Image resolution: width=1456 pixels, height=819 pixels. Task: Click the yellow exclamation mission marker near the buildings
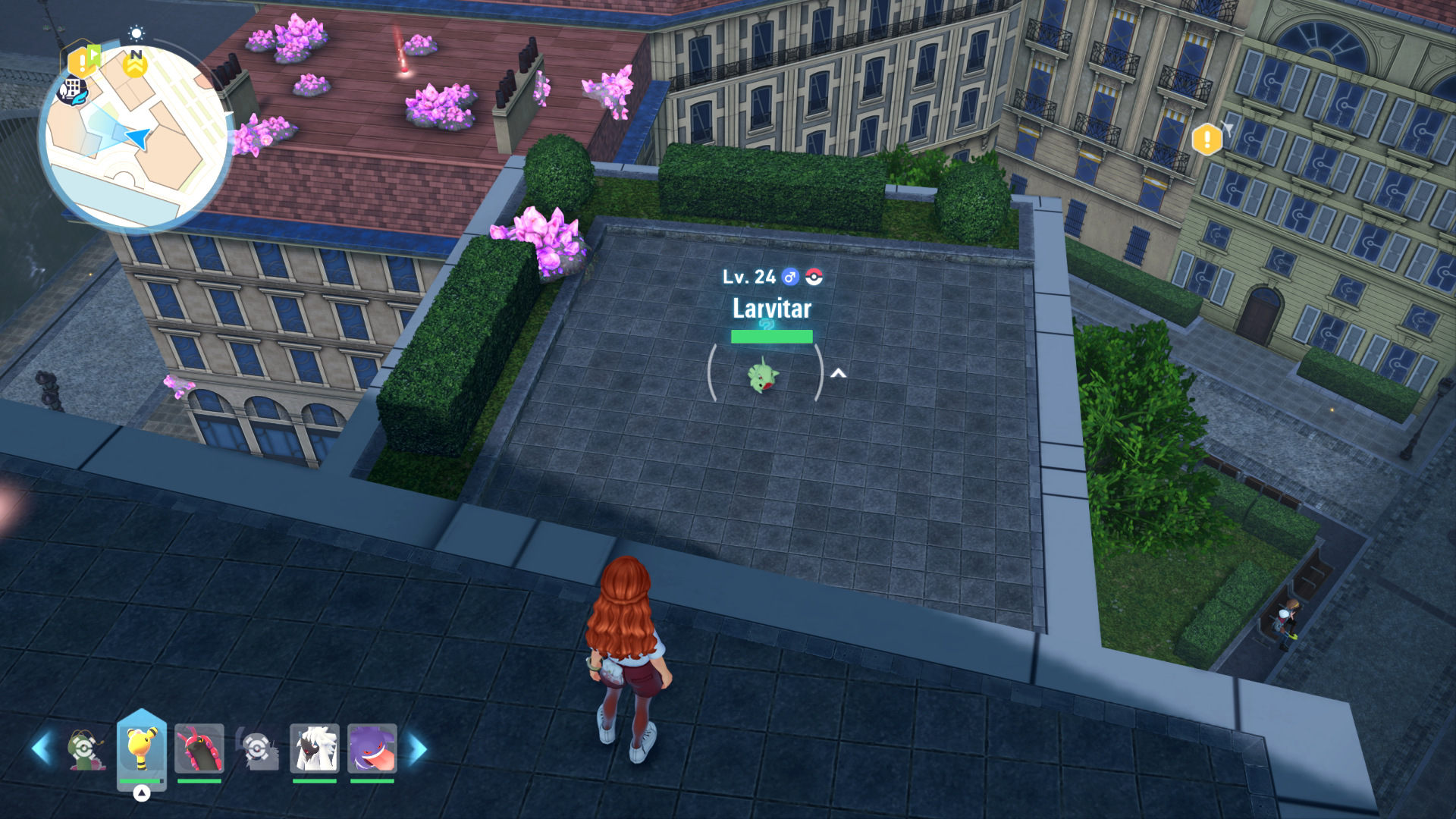click(x=1207, y=140)
